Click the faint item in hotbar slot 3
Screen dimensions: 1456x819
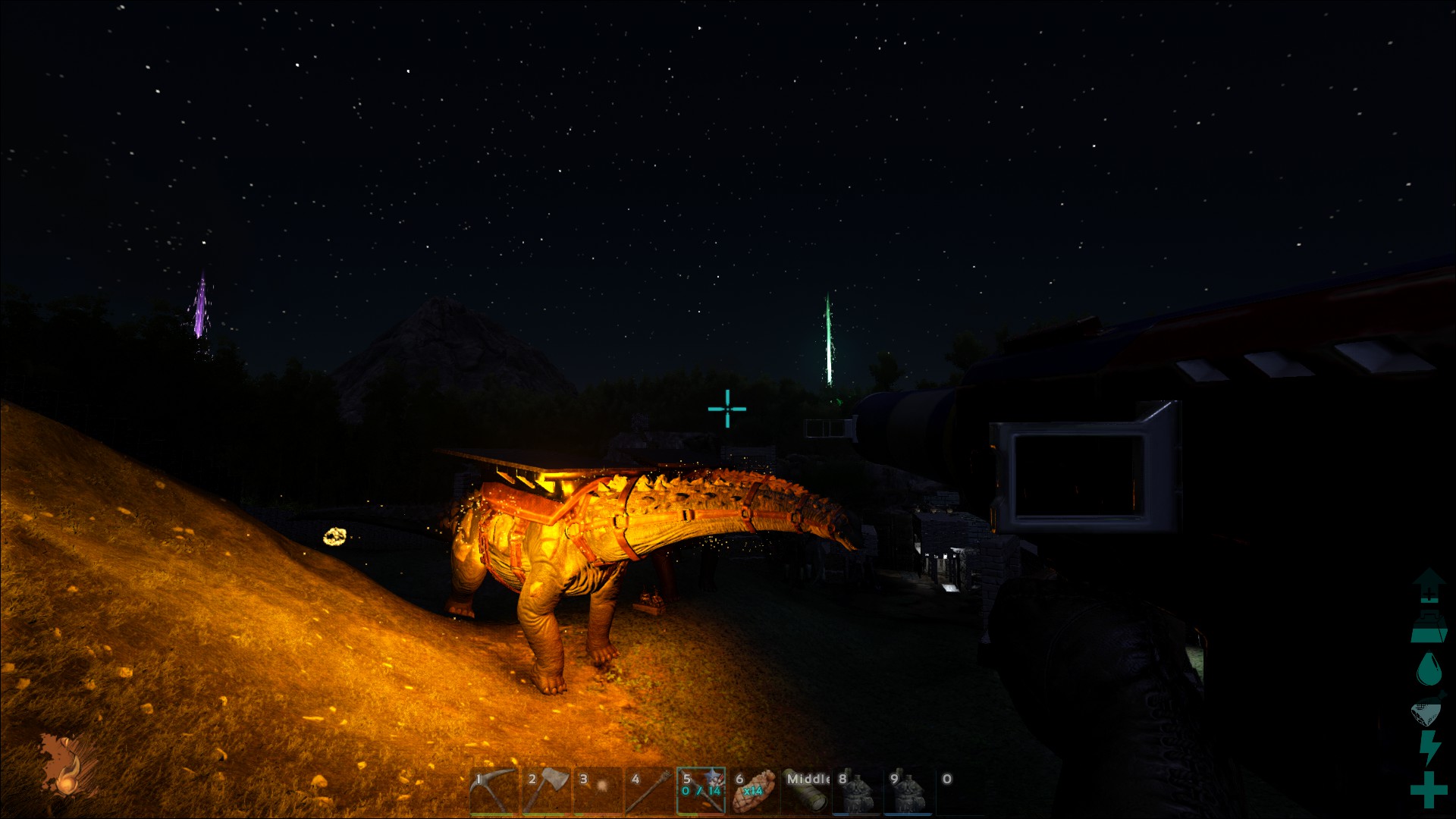(598, 791)
